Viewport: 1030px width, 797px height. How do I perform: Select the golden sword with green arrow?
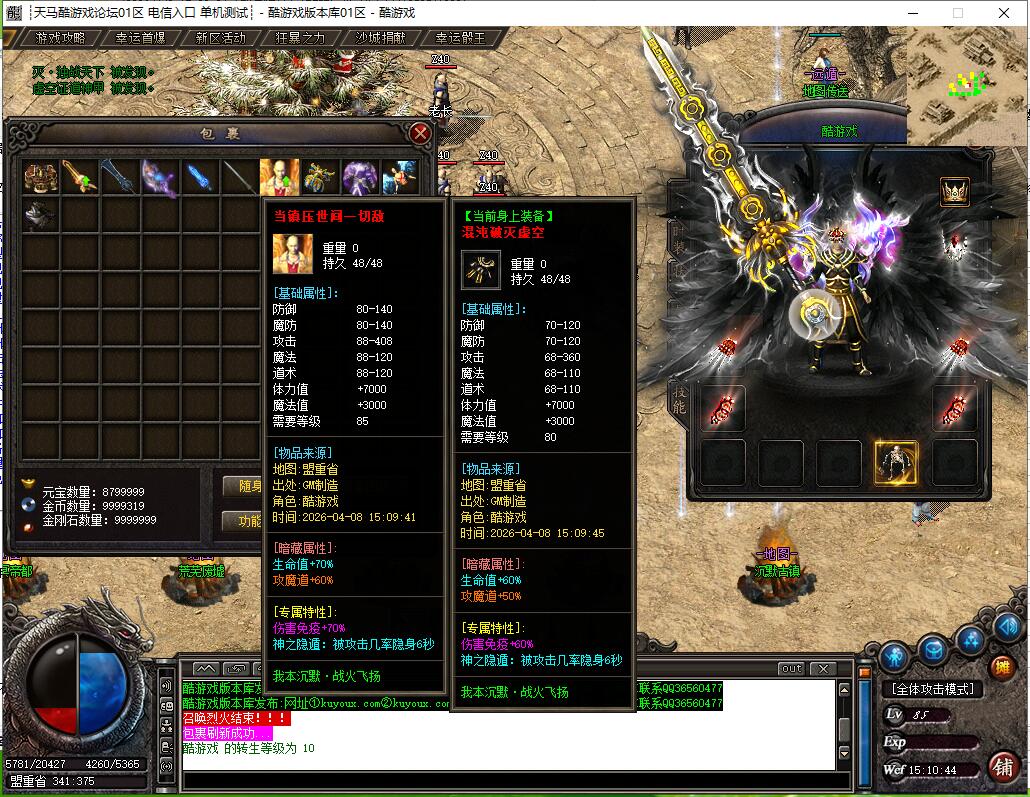(80, 177)
